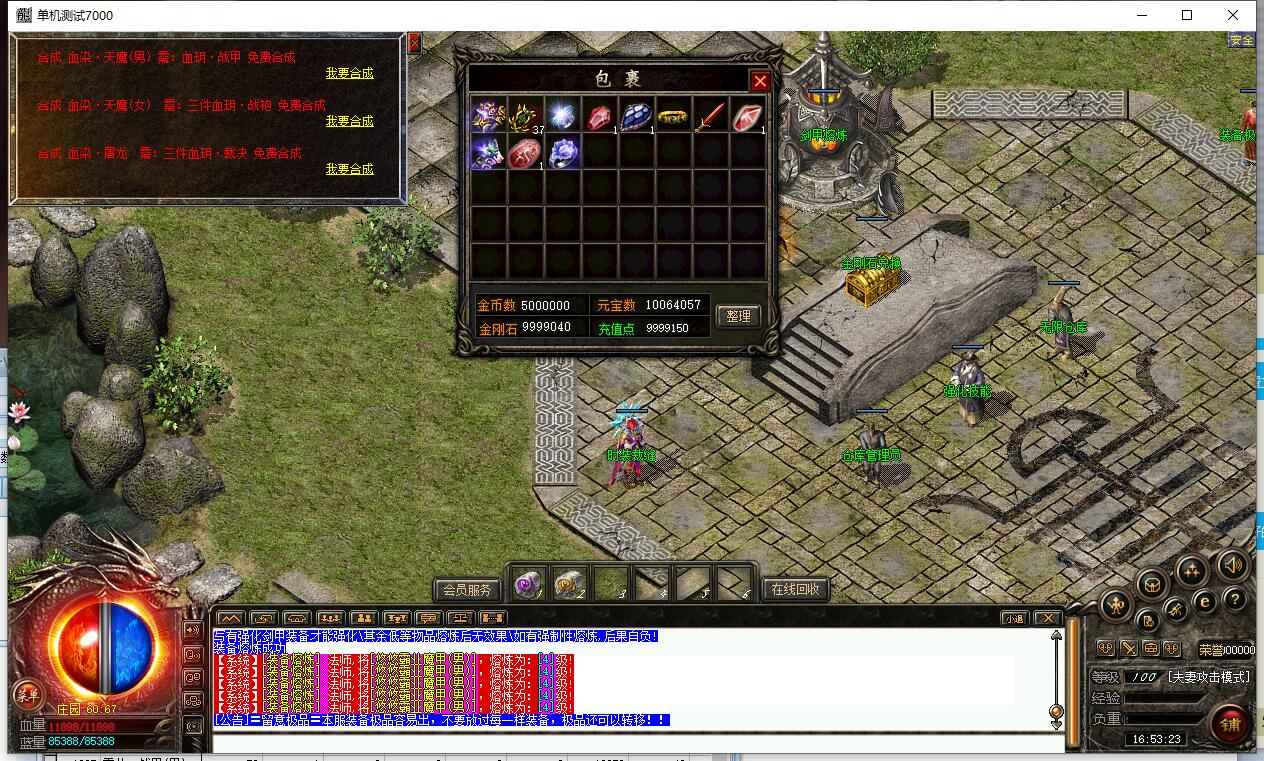Open the question mark help button
Viewport: 1264px width, 761px height.
pyautogui.click(x=1236, y=600)
